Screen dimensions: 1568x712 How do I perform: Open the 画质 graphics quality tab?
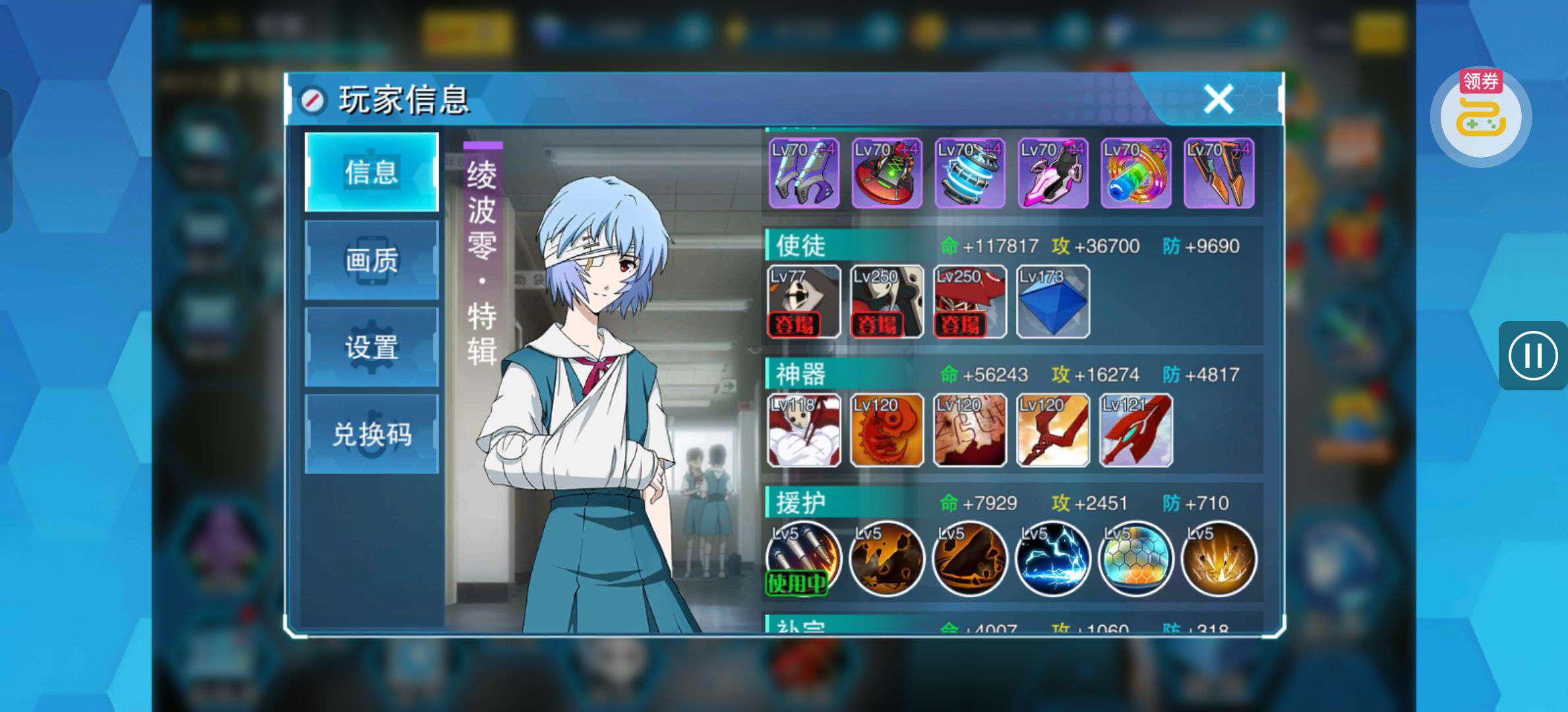coord(372,260)
